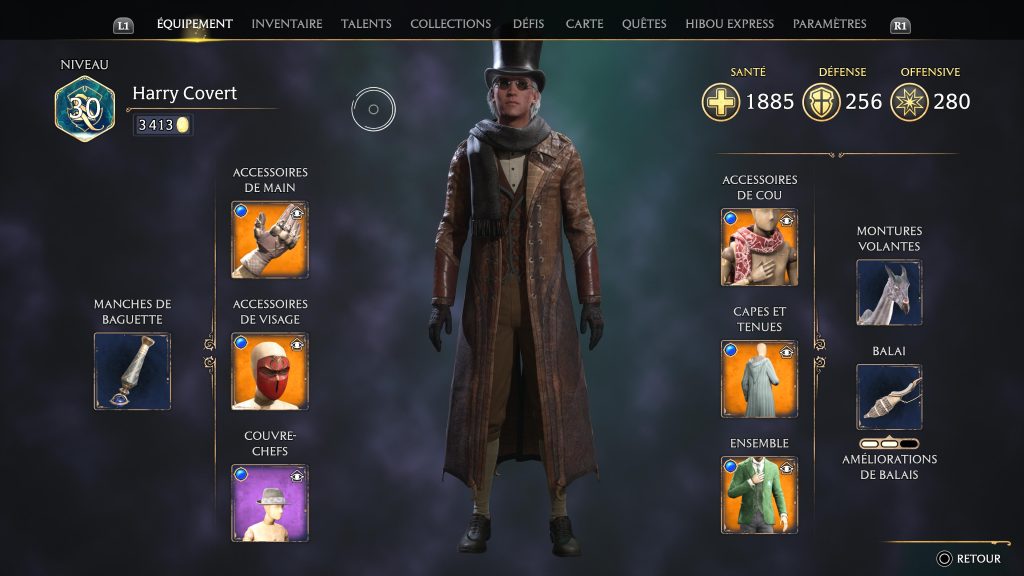The width and height of the screenshot is (1024, 576).
Task: Open the Hibou Express tab
Action: (730, 24)
